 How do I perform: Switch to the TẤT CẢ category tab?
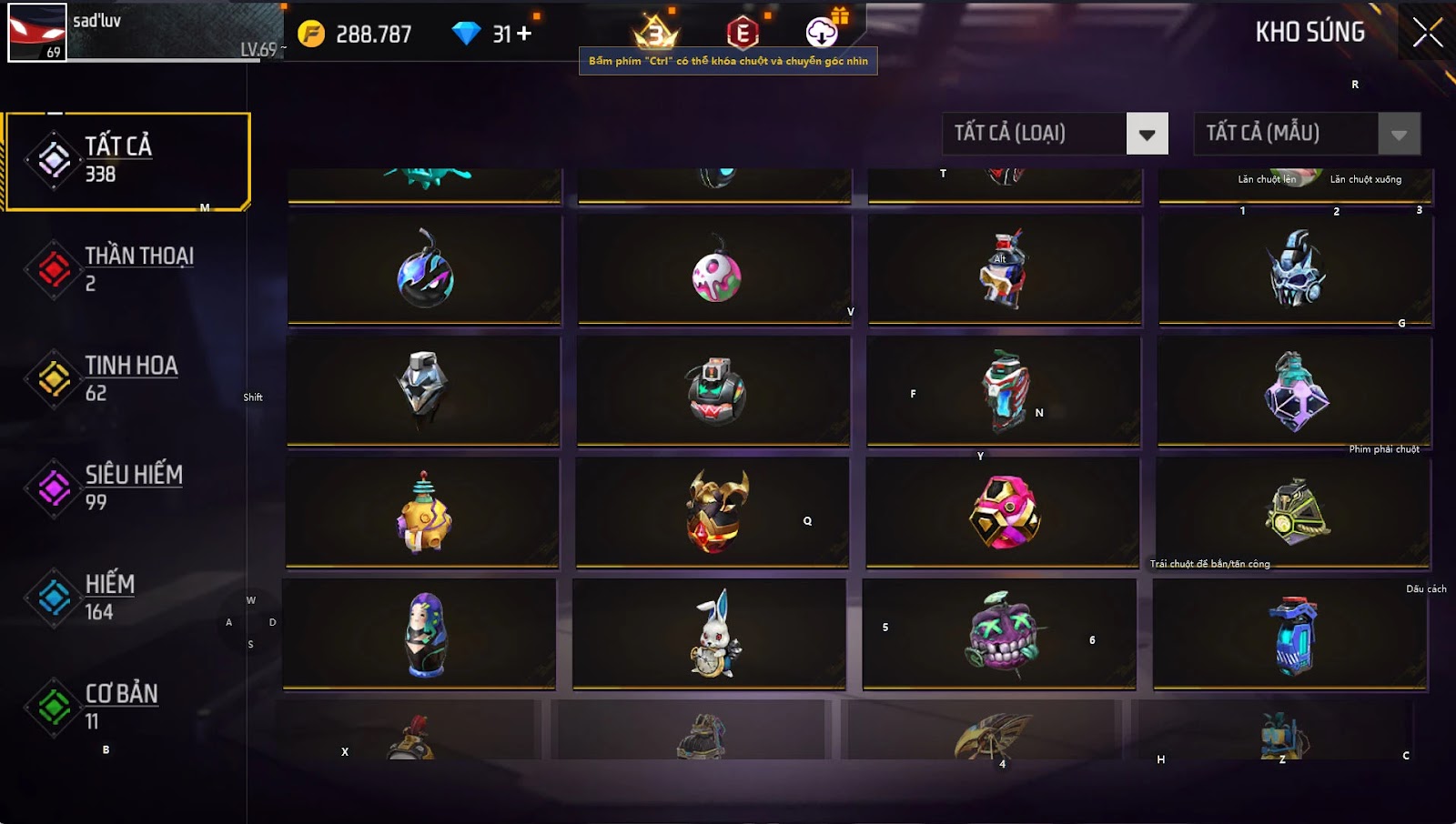point(127,160)
